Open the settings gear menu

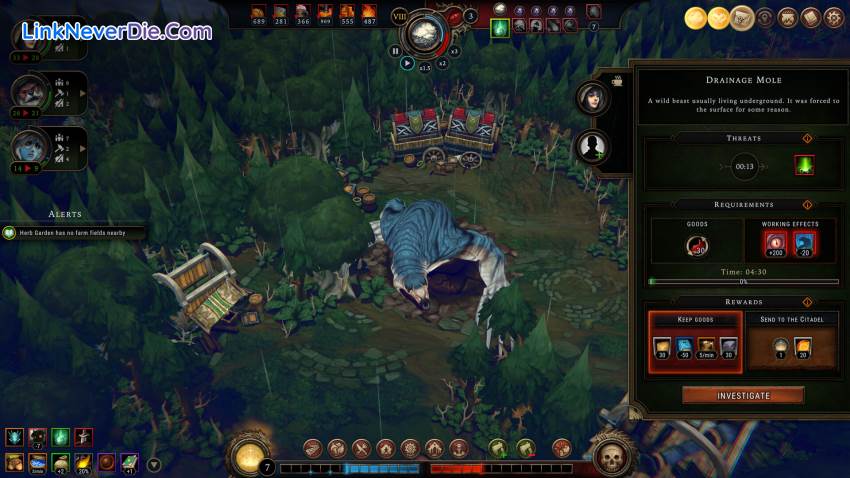coord(833,17)
